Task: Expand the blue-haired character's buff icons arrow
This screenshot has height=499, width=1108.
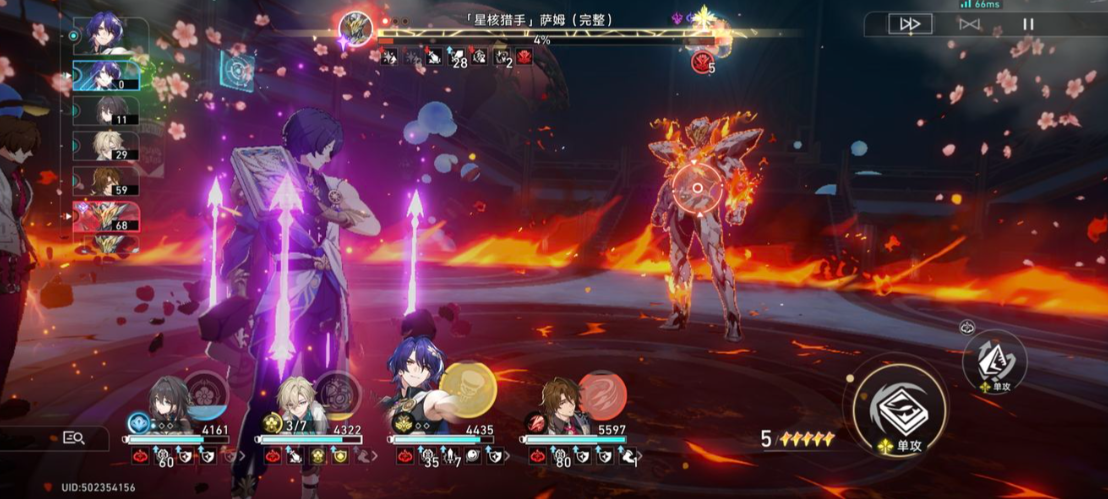Action: (508, 457)
